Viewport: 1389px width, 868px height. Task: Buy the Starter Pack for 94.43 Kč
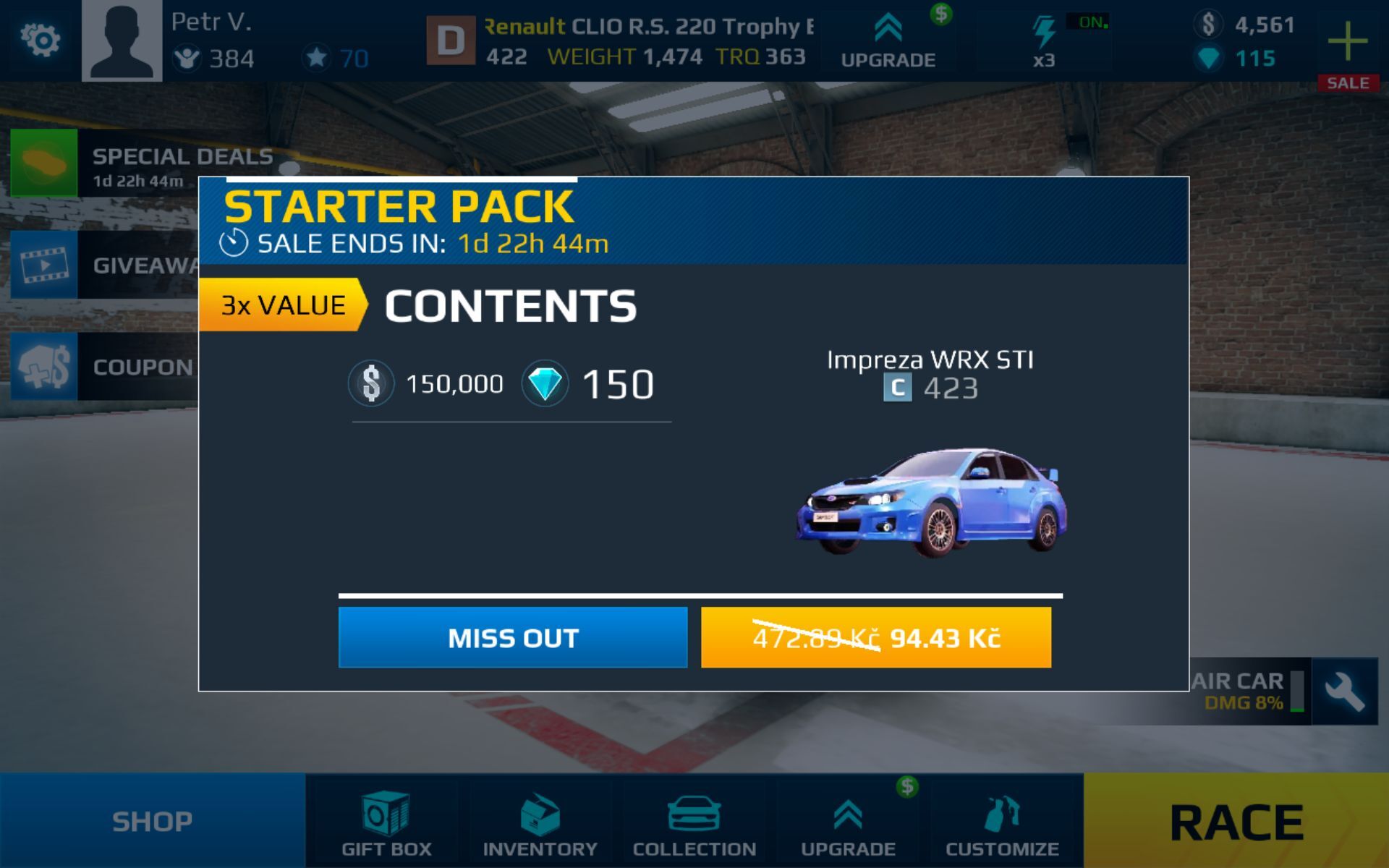coord(875,637)
